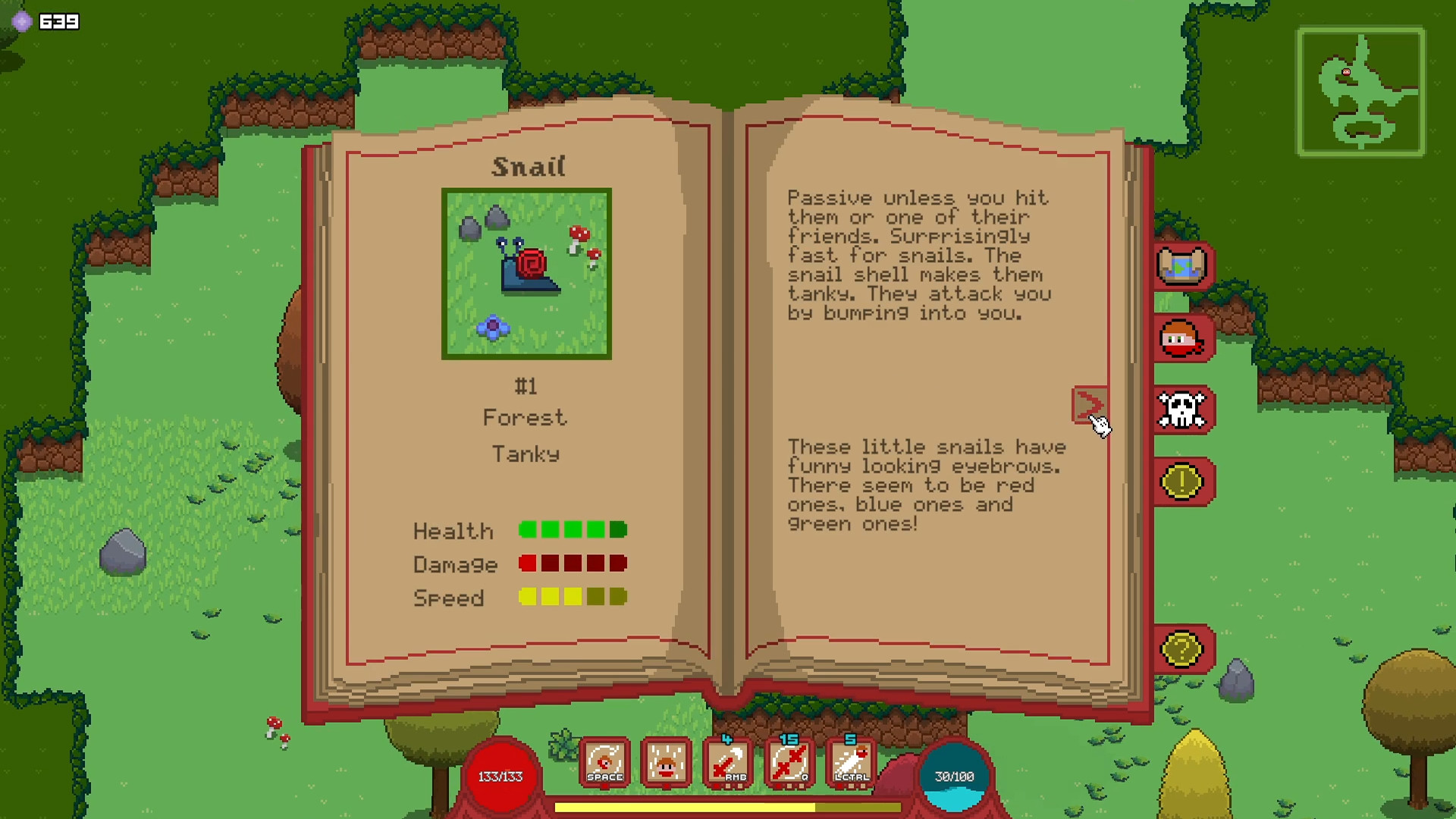Use the Q cross-slash attack ability
The height and width of the screenshot is (819, 1456).
(789, 761)
